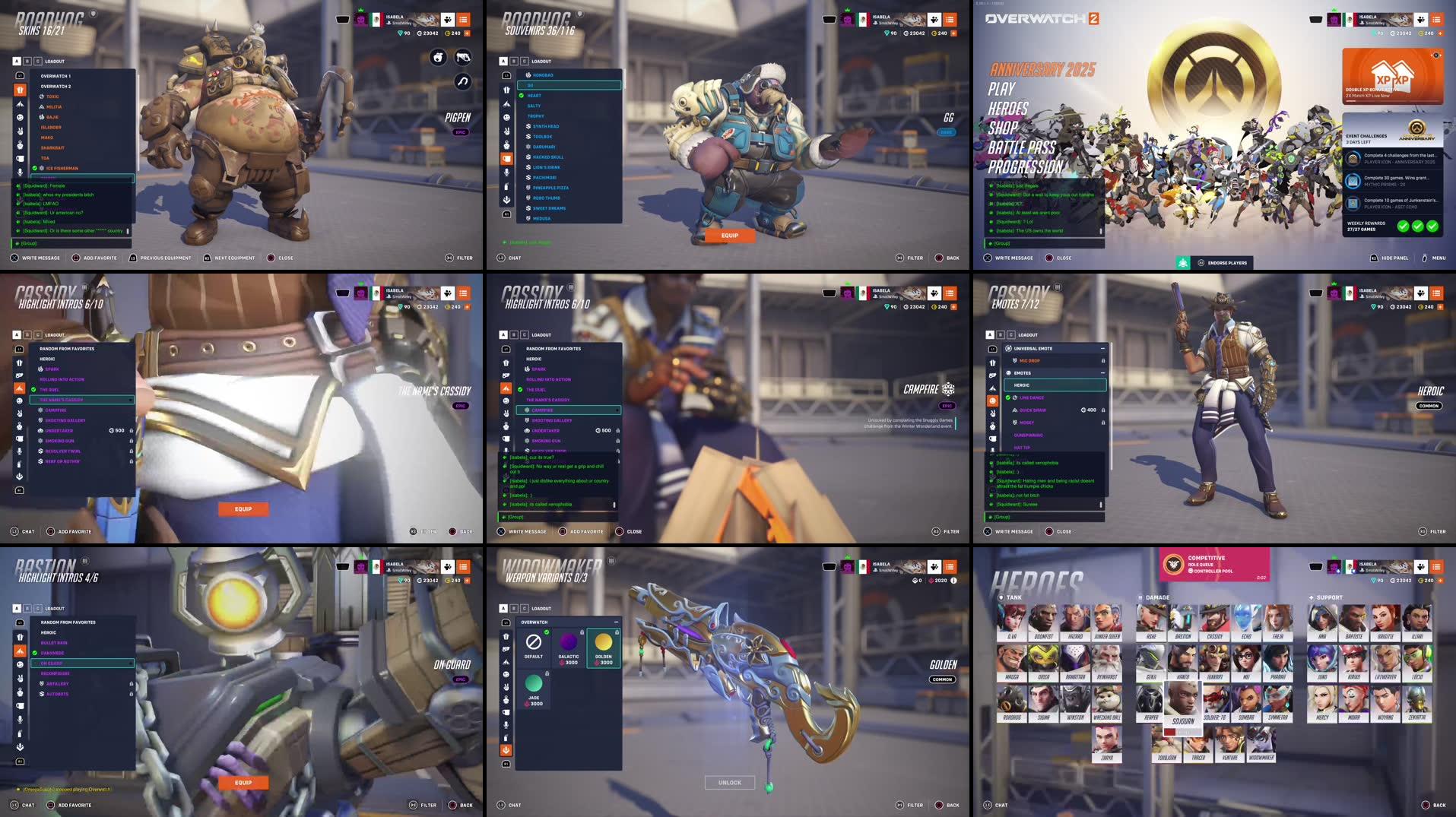The image size is (1456, 817).
Task: Open the Progression menu
Action: click(1025, 166)
